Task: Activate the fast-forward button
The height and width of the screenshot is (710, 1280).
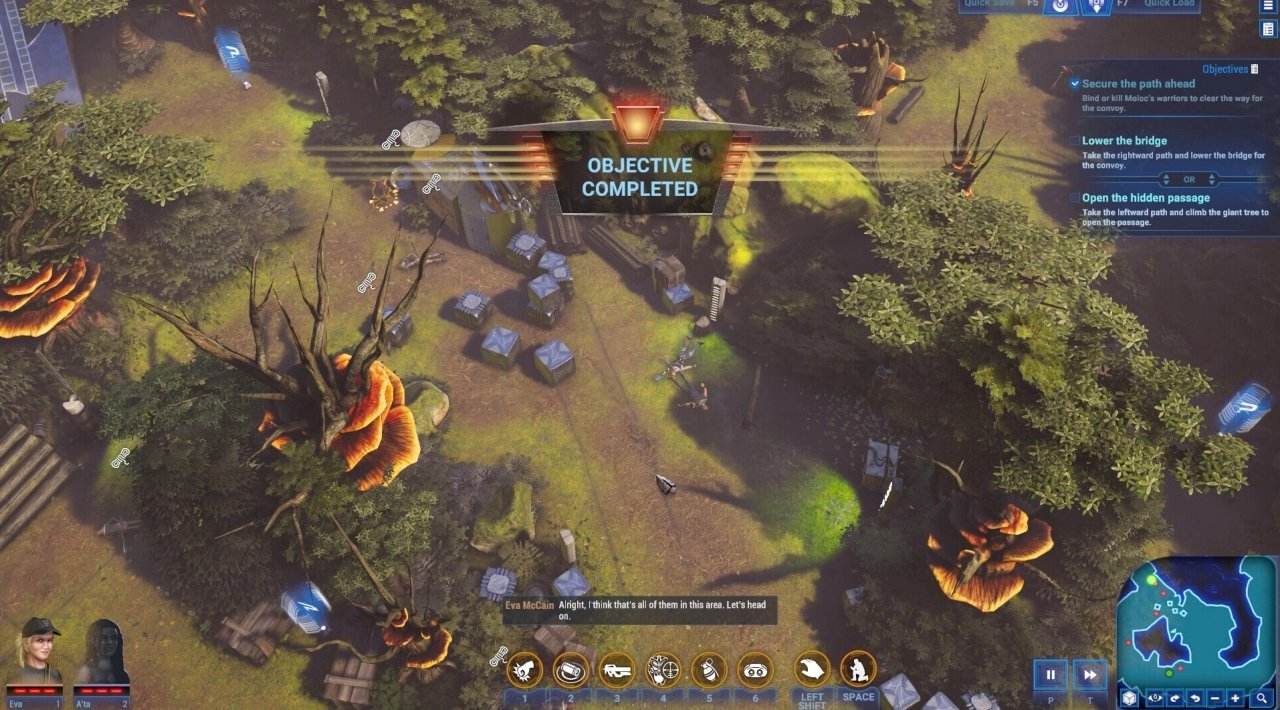Action: pos(1090,675)
